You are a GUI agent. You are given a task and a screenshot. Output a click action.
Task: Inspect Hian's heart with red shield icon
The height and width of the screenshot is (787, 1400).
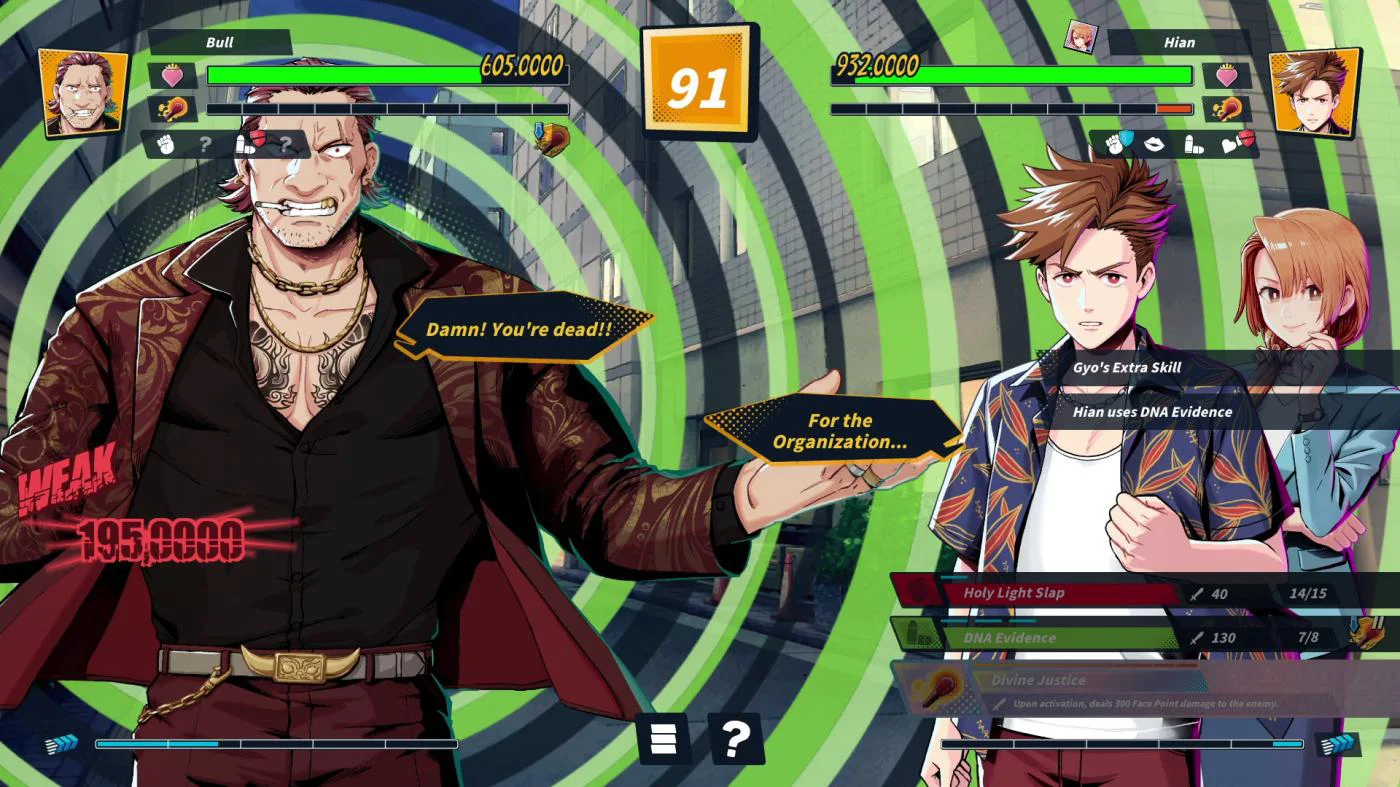[x=1237, y=144]
